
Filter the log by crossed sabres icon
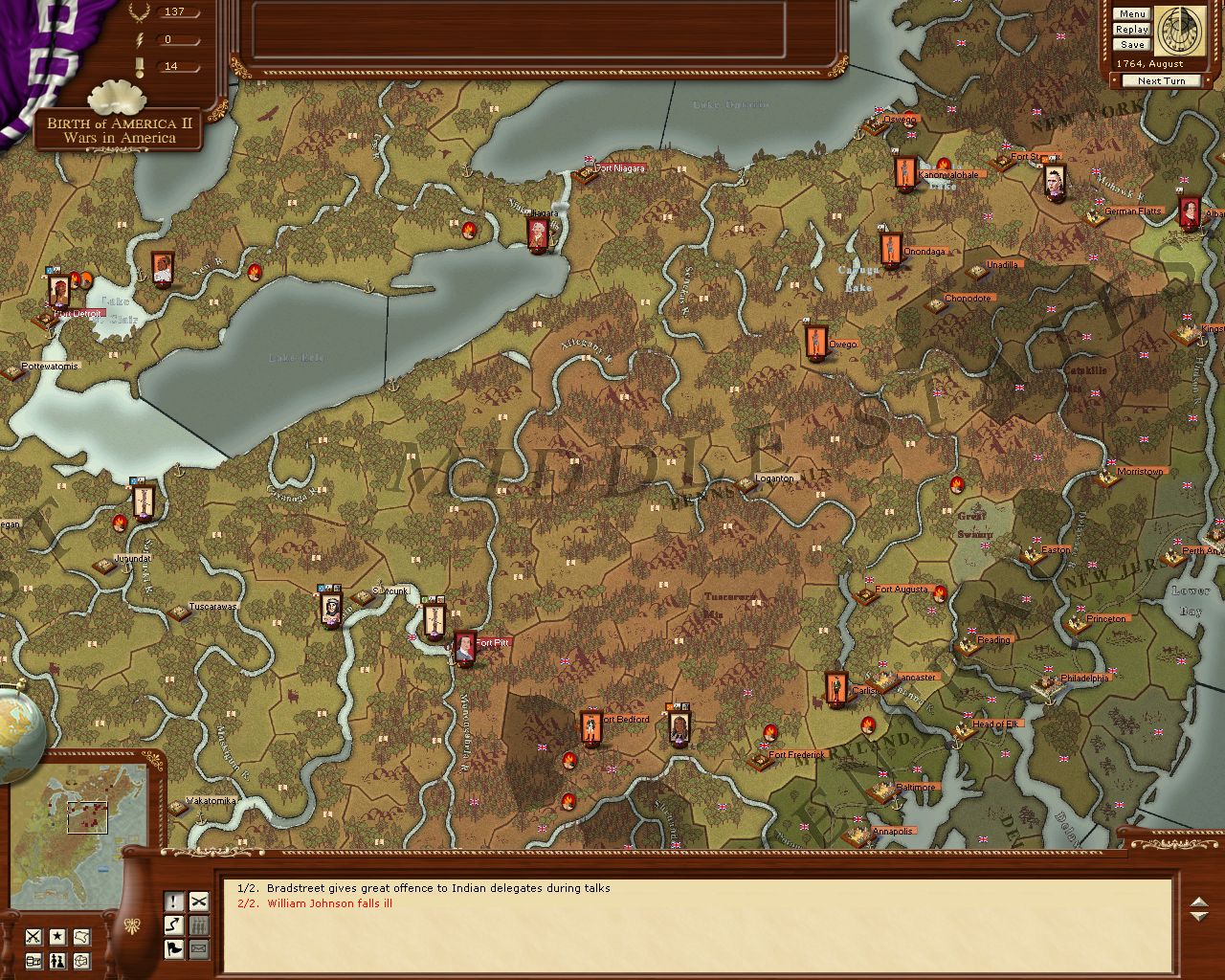[x=198, y=901]
